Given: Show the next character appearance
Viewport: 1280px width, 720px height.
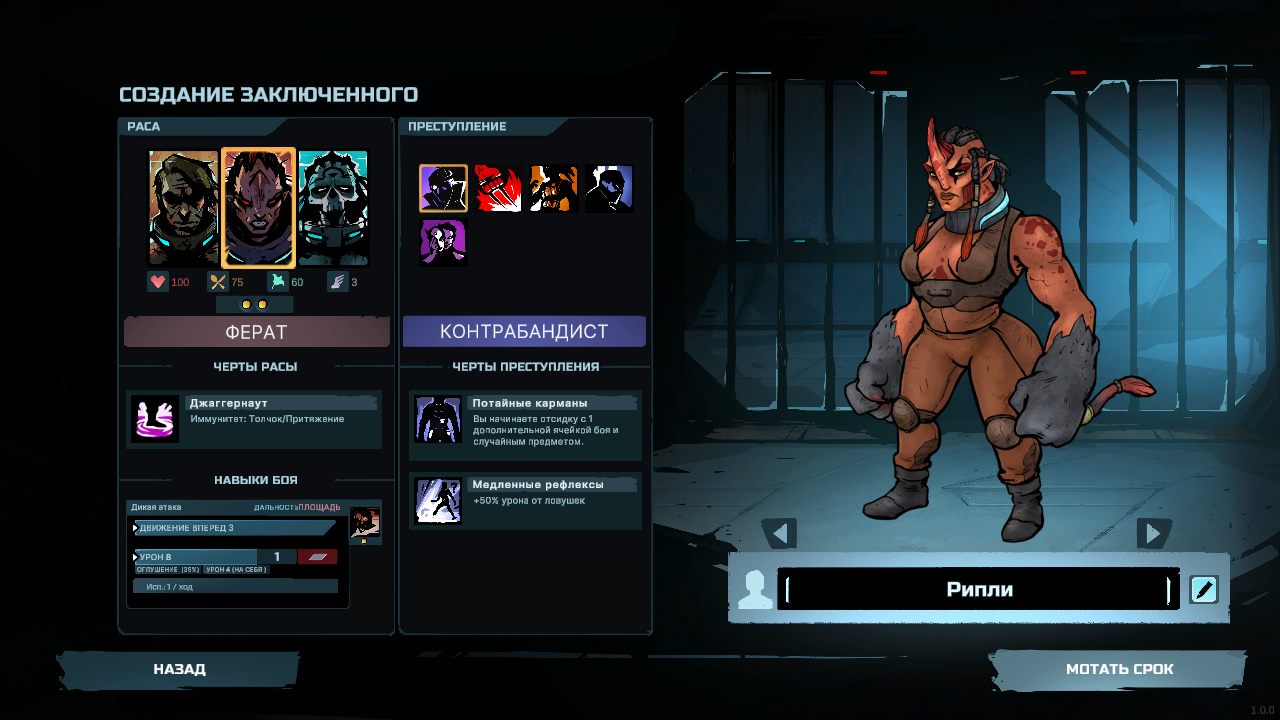Looking at the screenshot, I should pos(1154,533).
